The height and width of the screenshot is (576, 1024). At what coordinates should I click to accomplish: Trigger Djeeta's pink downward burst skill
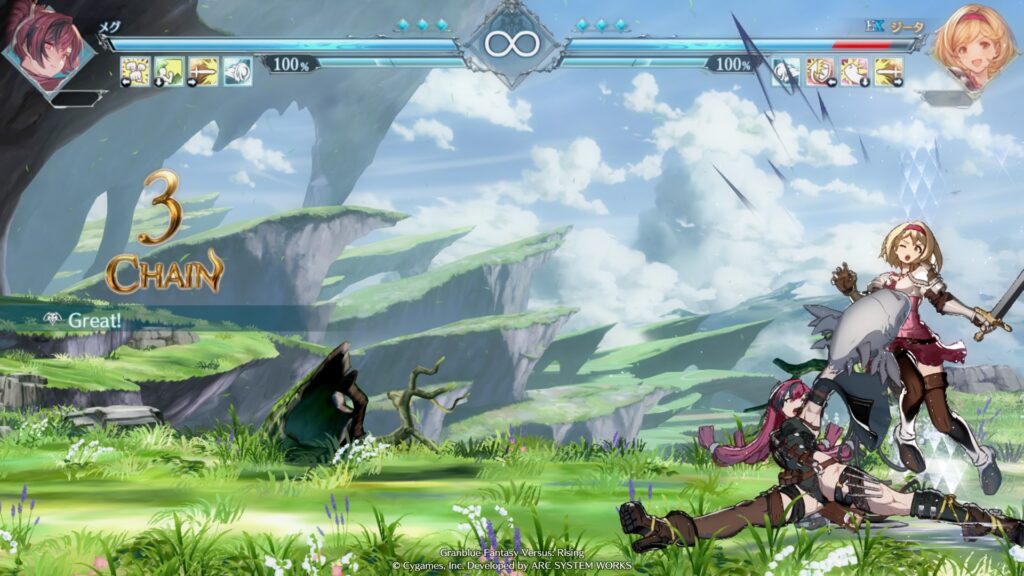pos(854,71)
